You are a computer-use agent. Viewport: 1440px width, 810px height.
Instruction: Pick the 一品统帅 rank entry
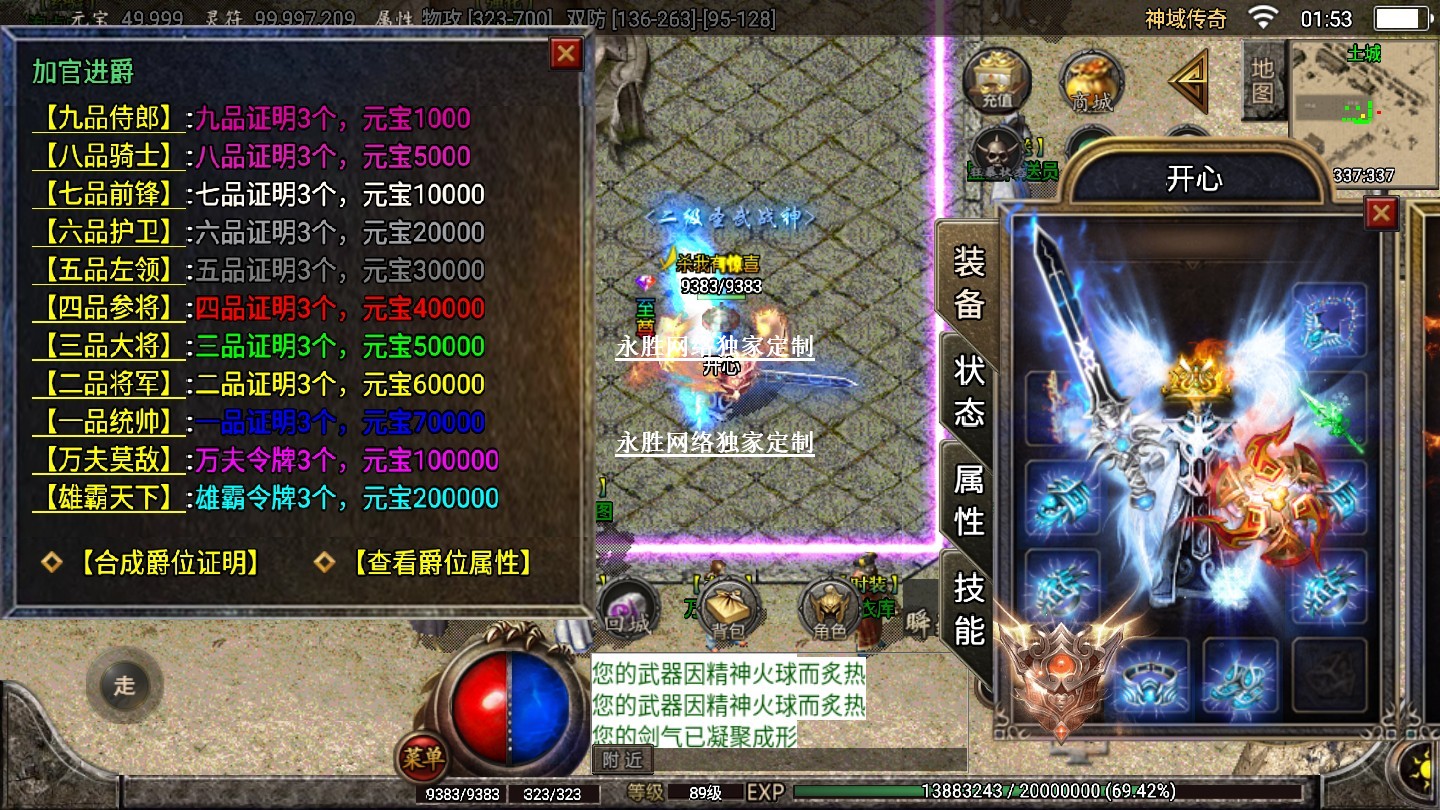(109, 422)
